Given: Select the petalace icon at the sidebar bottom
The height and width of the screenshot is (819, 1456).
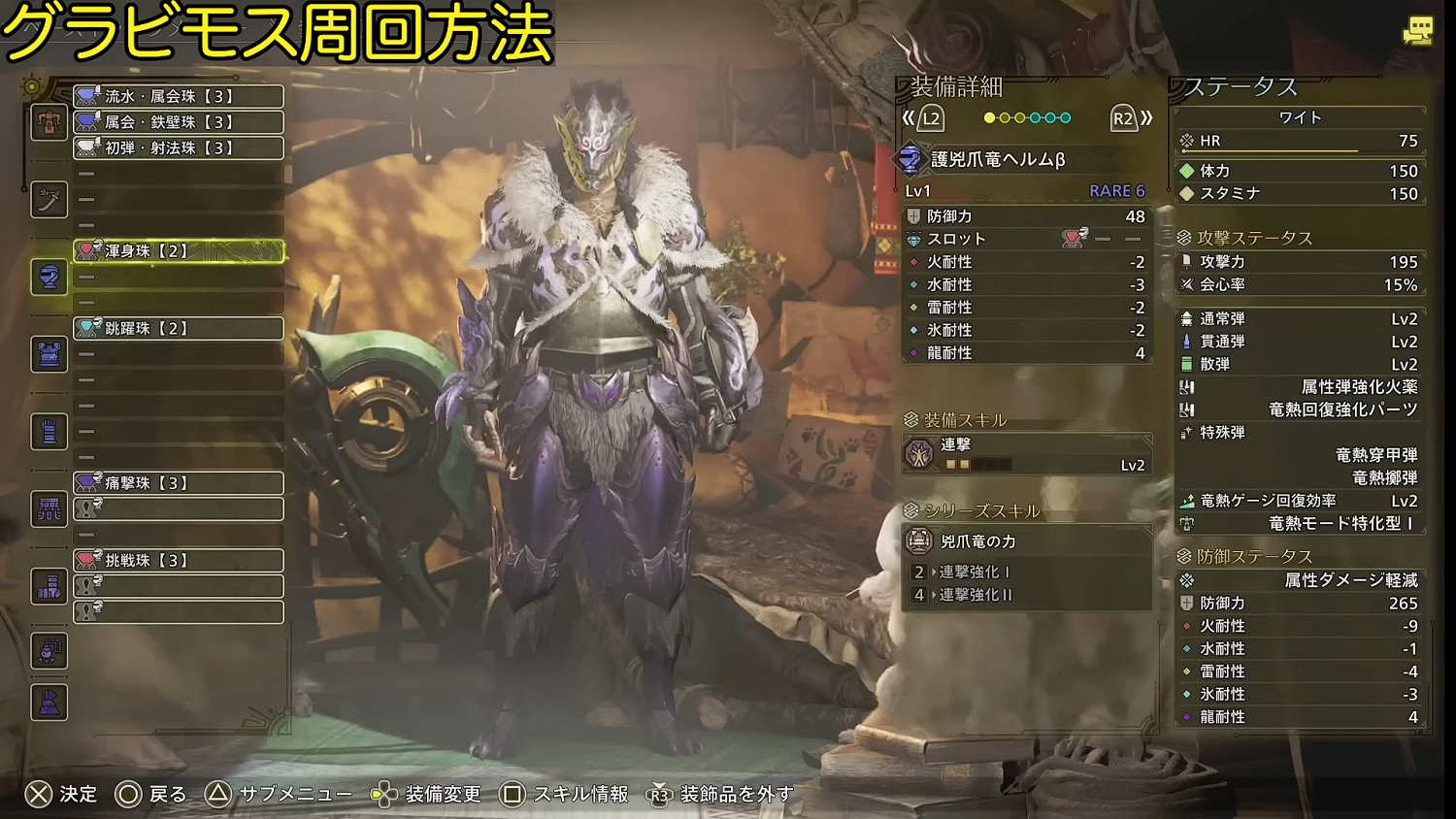Looking at the screenshot, I should pyautogui.click(x=48, y=702).
